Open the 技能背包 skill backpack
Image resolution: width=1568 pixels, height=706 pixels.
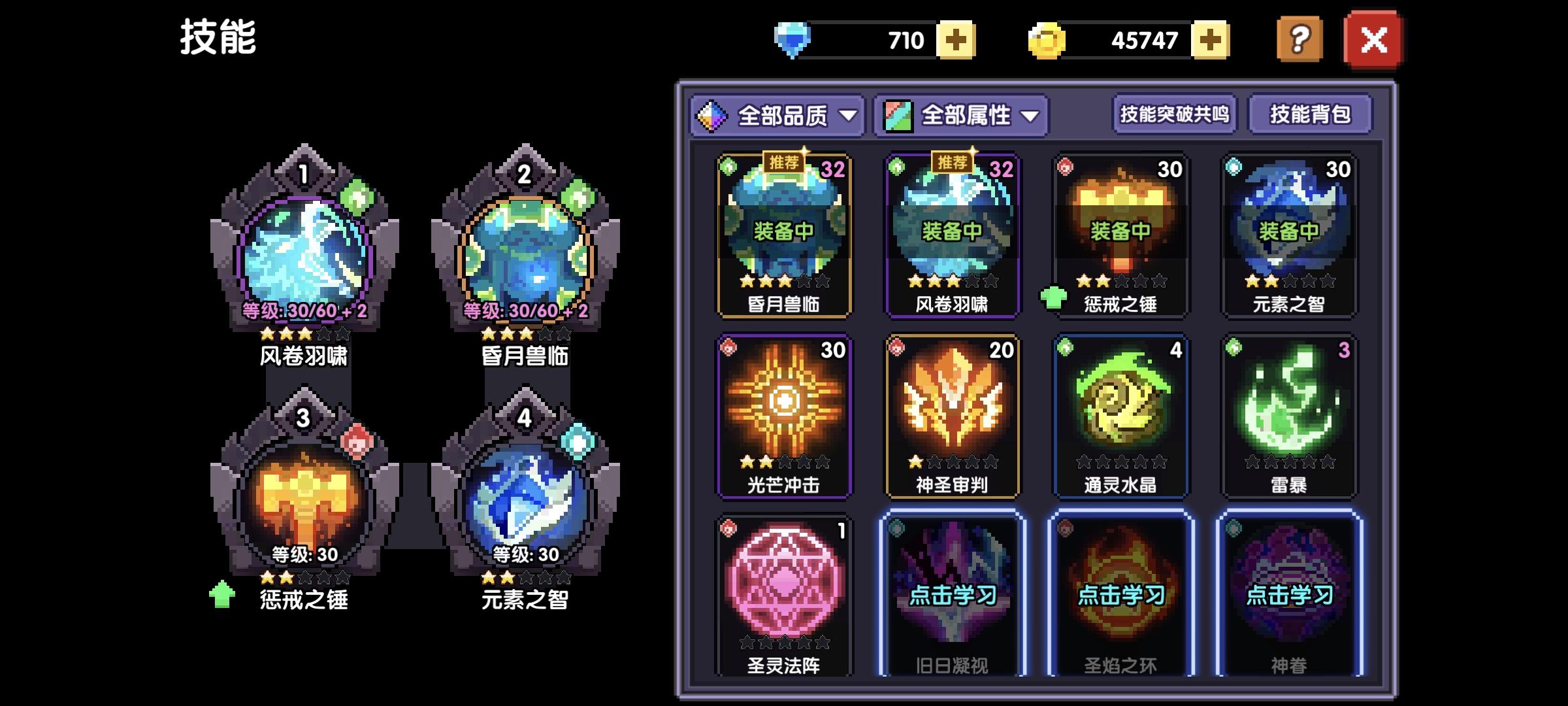tap(1309, 114)
